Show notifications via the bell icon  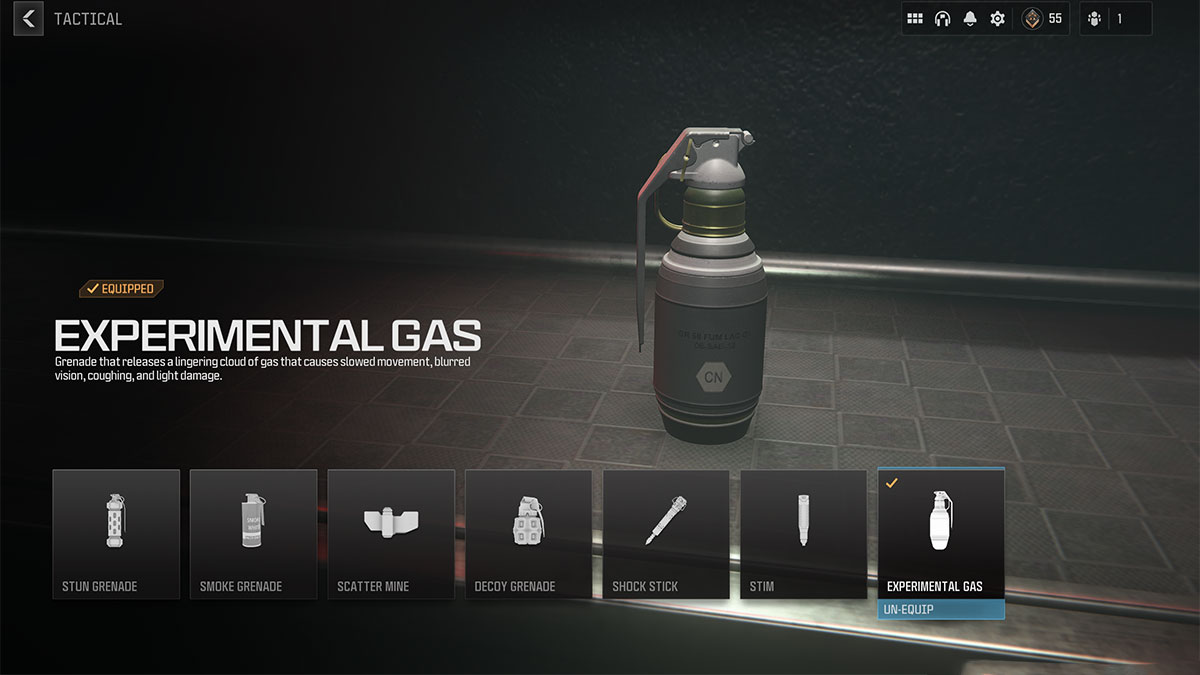click(970, 19)
